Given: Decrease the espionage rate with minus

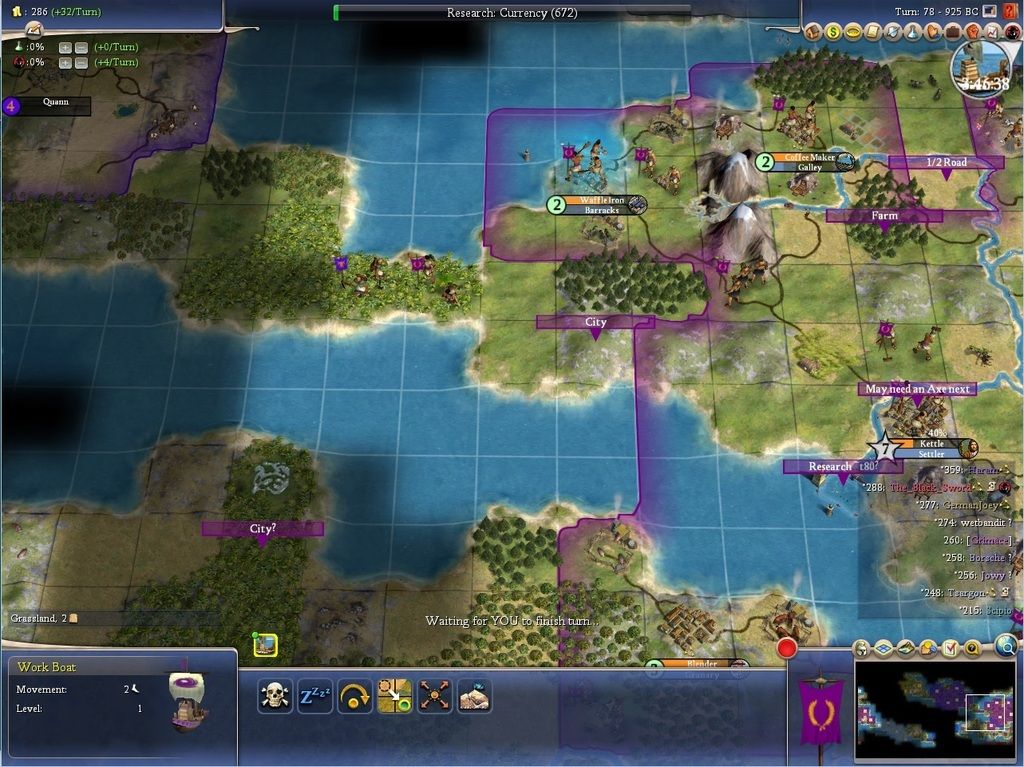Looking at the screenshot, I should click(81, 62).
